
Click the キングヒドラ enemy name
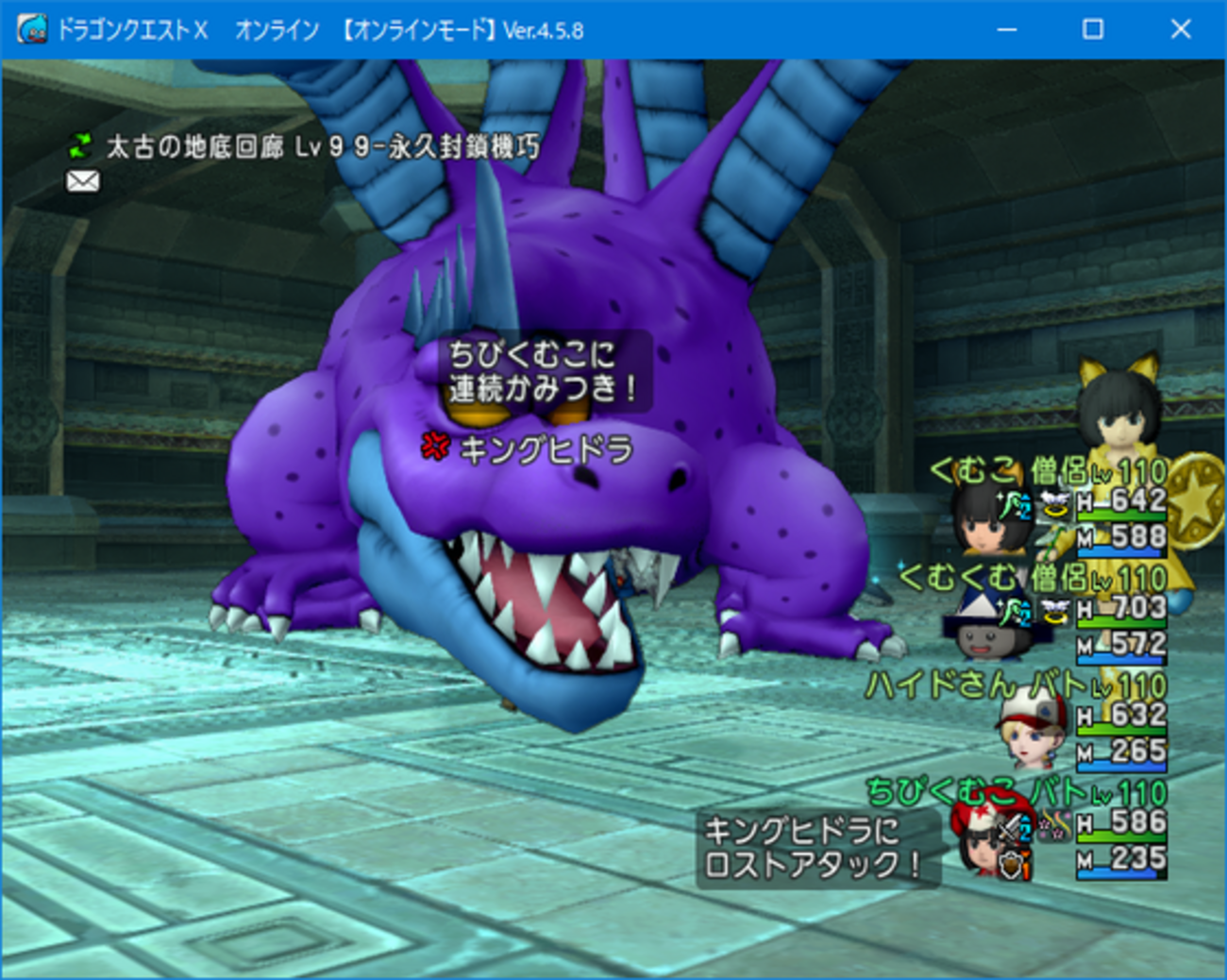(x=546, y=450)
